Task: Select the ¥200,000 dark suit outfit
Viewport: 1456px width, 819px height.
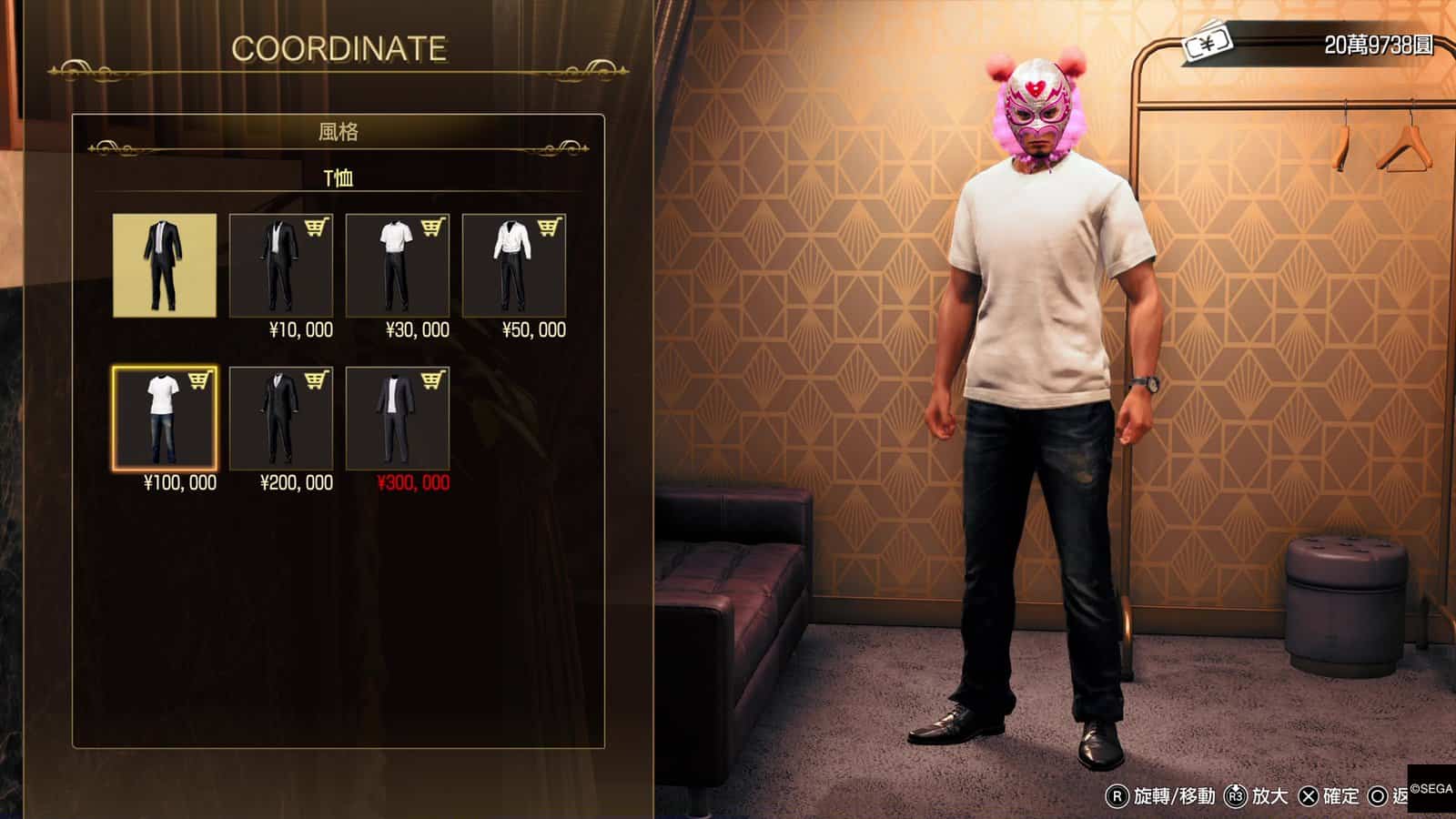Action: [x=280, y=419]
